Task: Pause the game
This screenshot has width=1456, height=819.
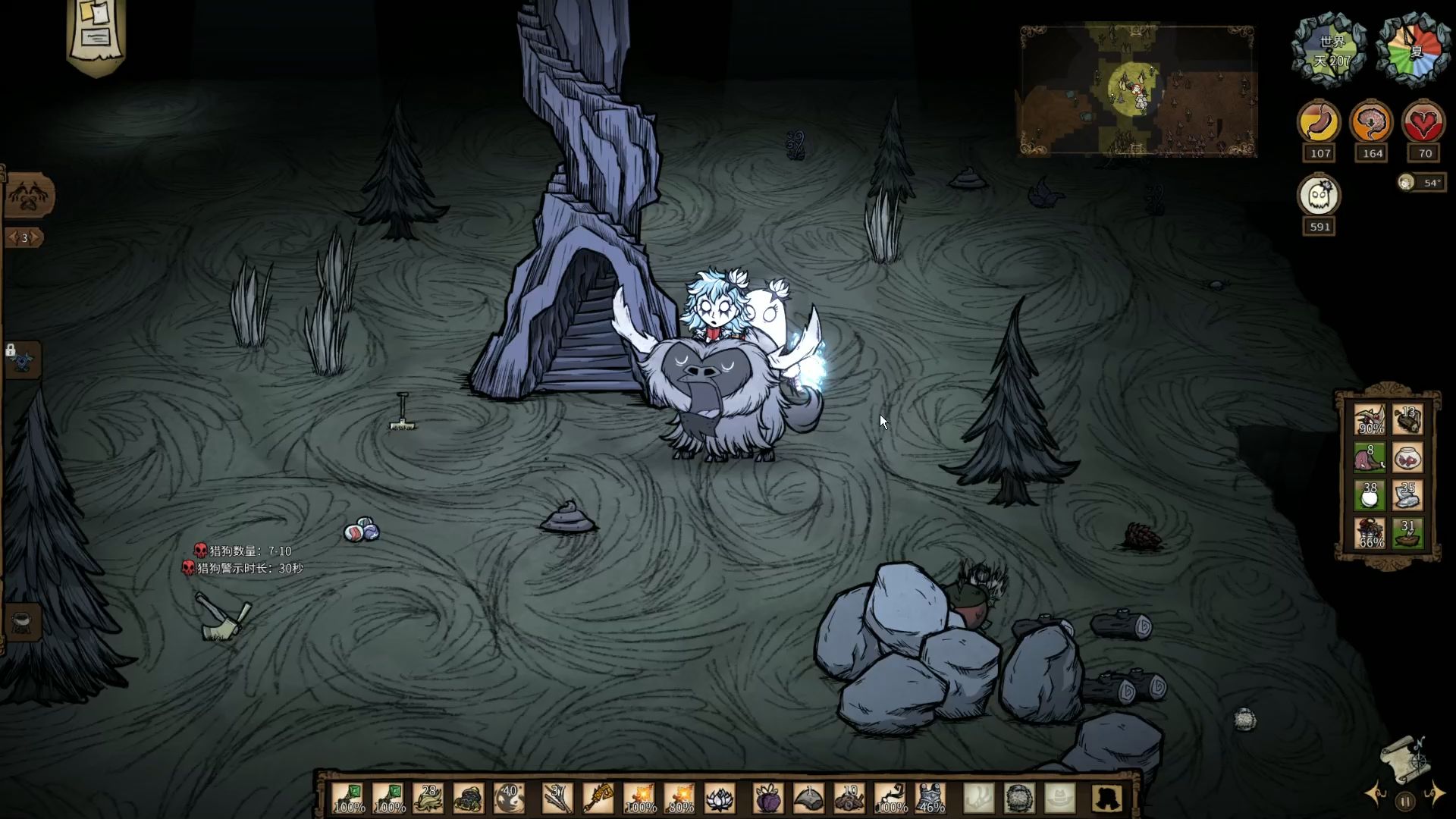Action: coord(1405,801)
